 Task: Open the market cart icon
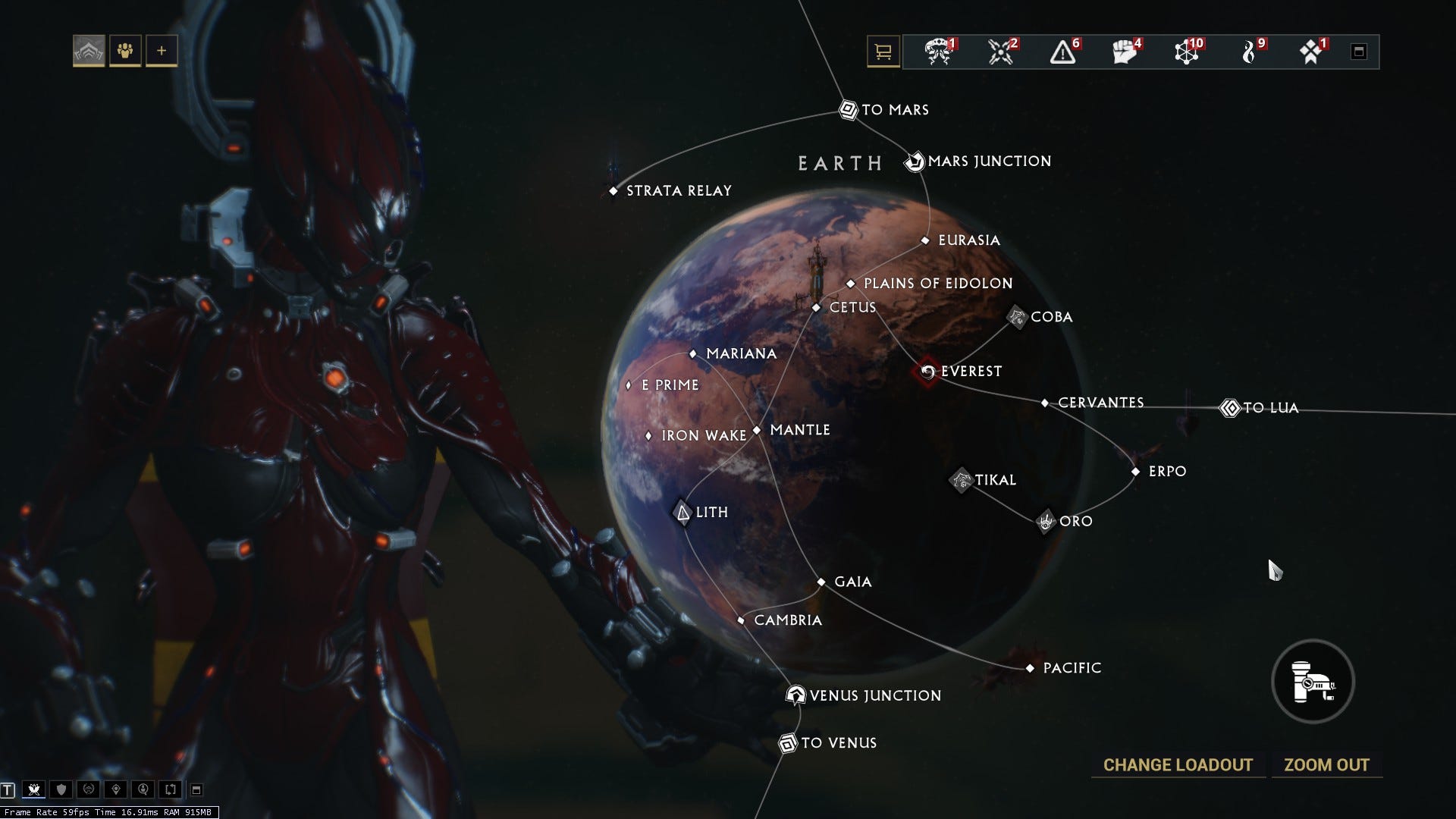[x=883, y=52]
